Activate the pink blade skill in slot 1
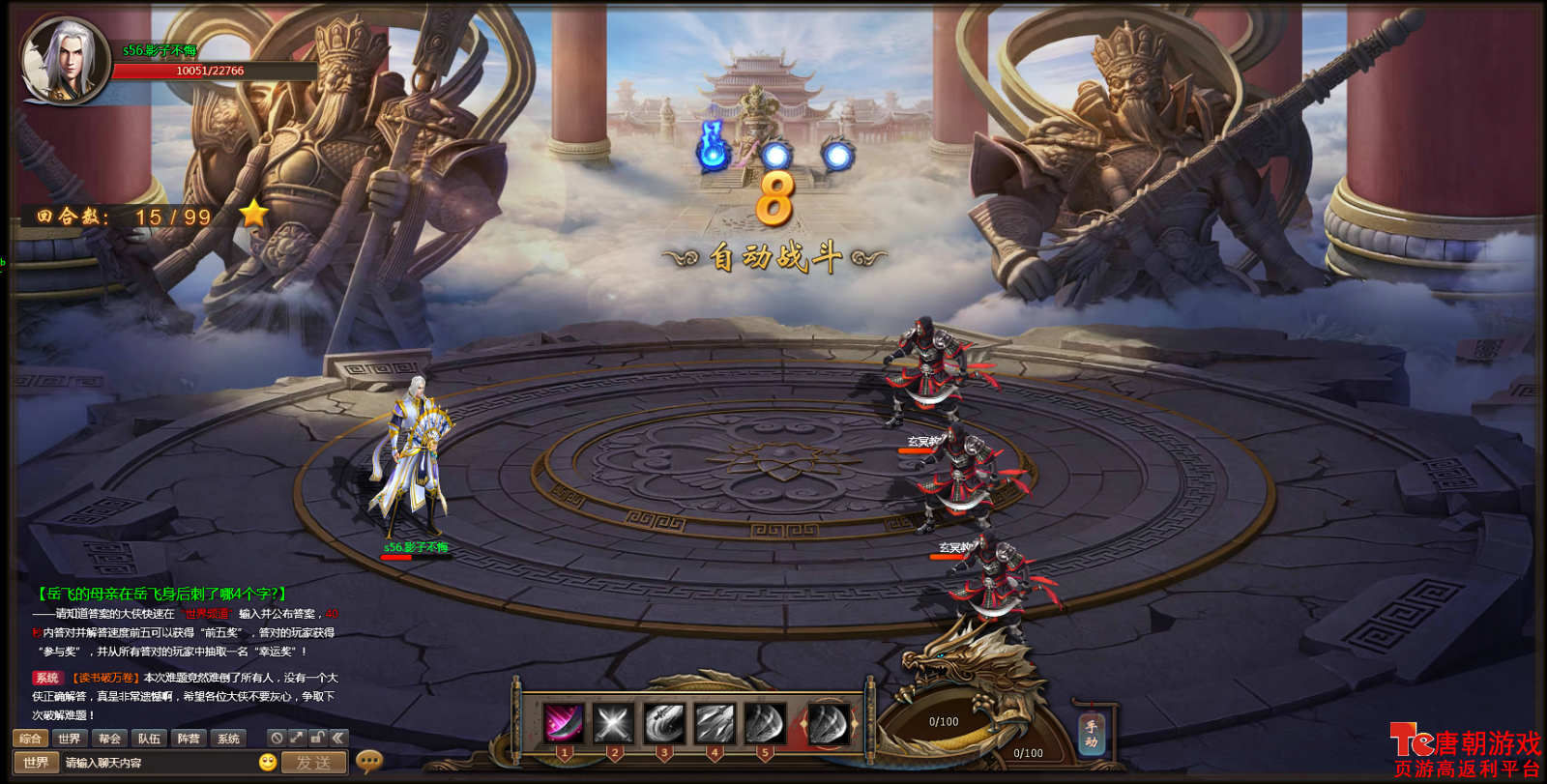Viewport: 1547px width, 784px height. (x=564, y=723)
